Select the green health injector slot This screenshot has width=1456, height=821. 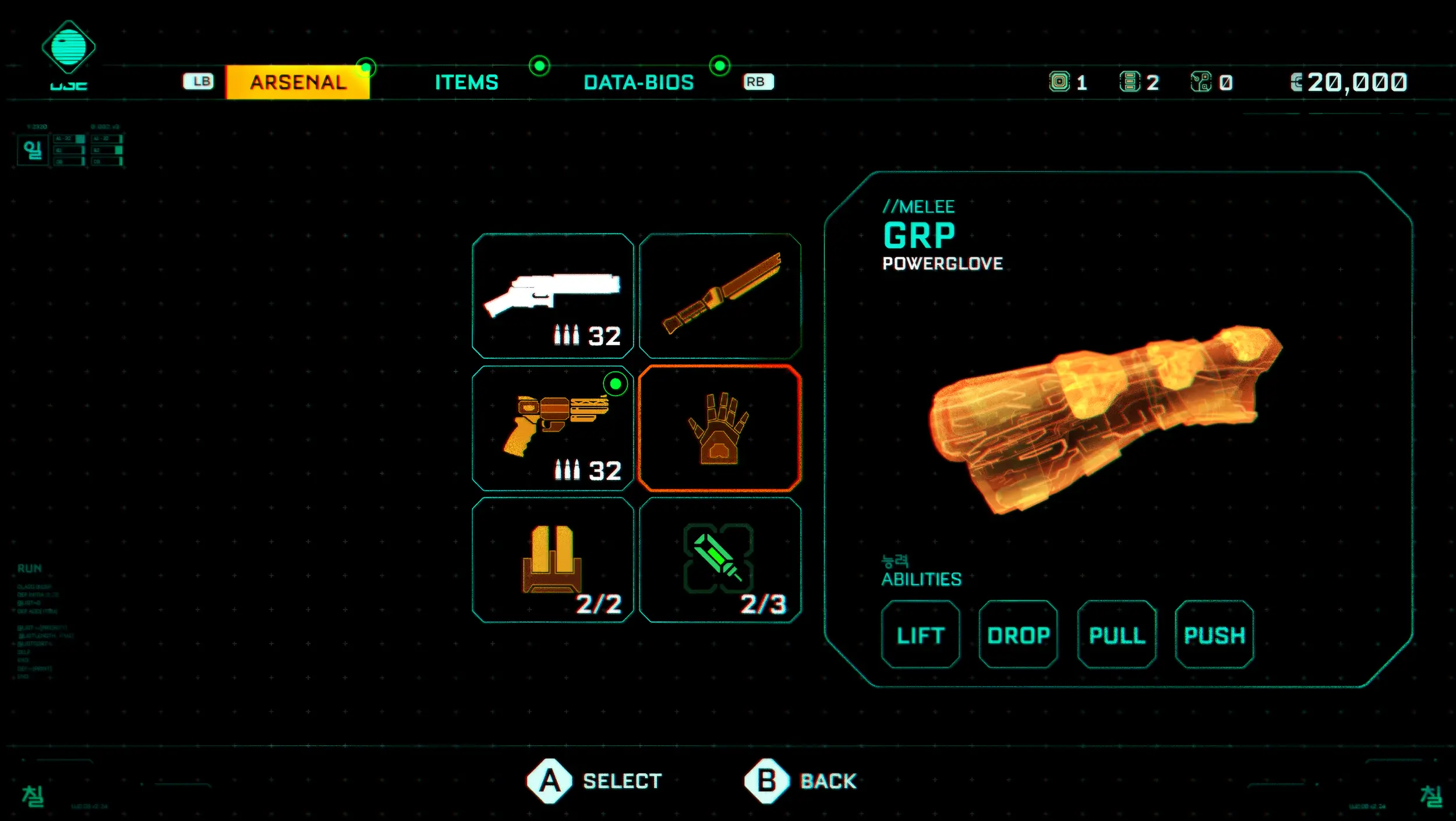click(720, 560)
